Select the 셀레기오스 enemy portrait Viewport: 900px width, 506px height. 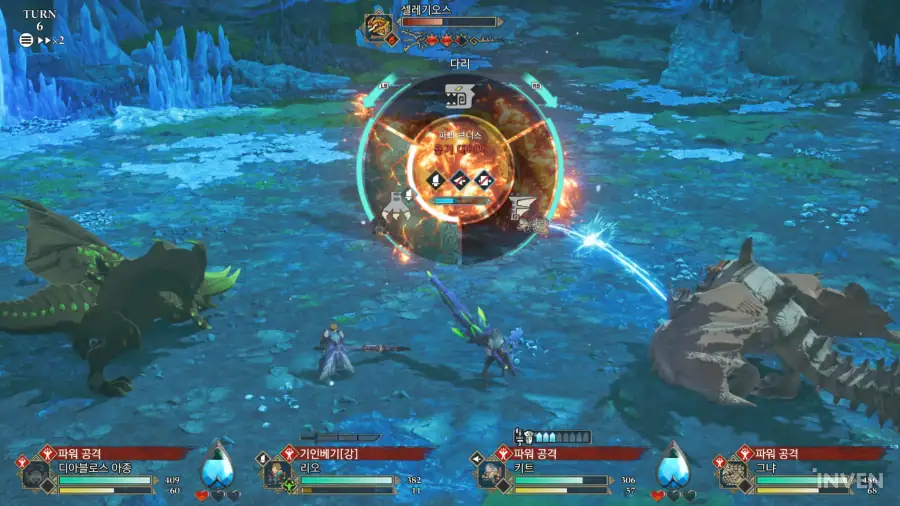coord(379,27)
